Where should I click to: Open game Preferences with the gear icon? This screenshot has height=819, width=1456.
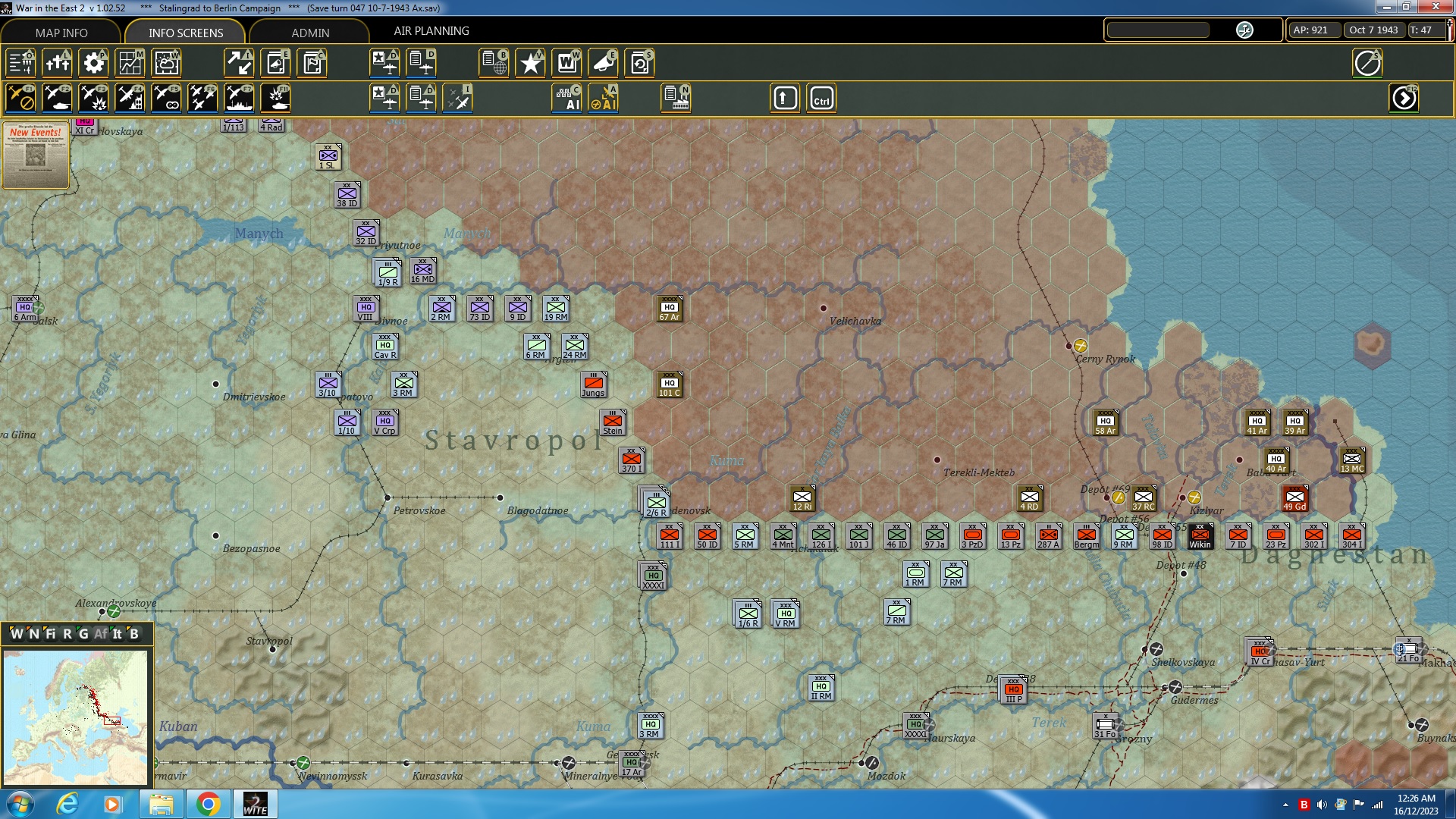[93, 63]
